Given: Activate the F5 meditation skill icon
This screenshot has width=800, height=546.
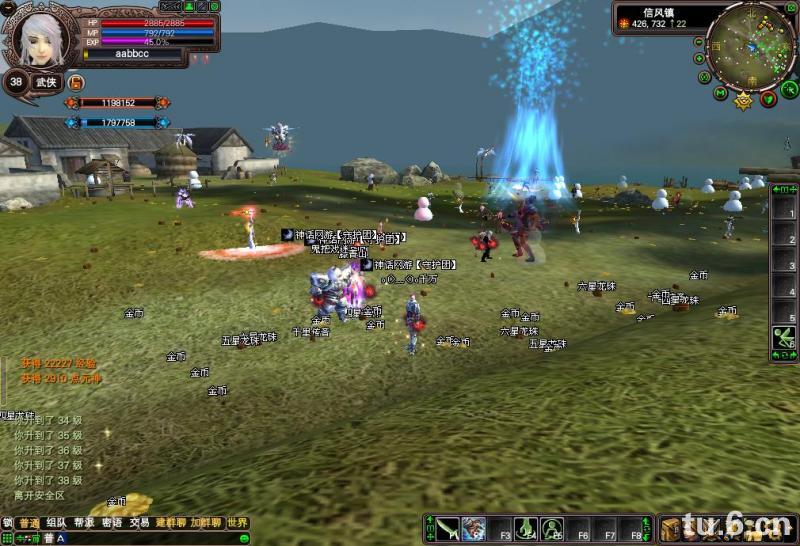Looking at the screenshot, I should 552,529.
